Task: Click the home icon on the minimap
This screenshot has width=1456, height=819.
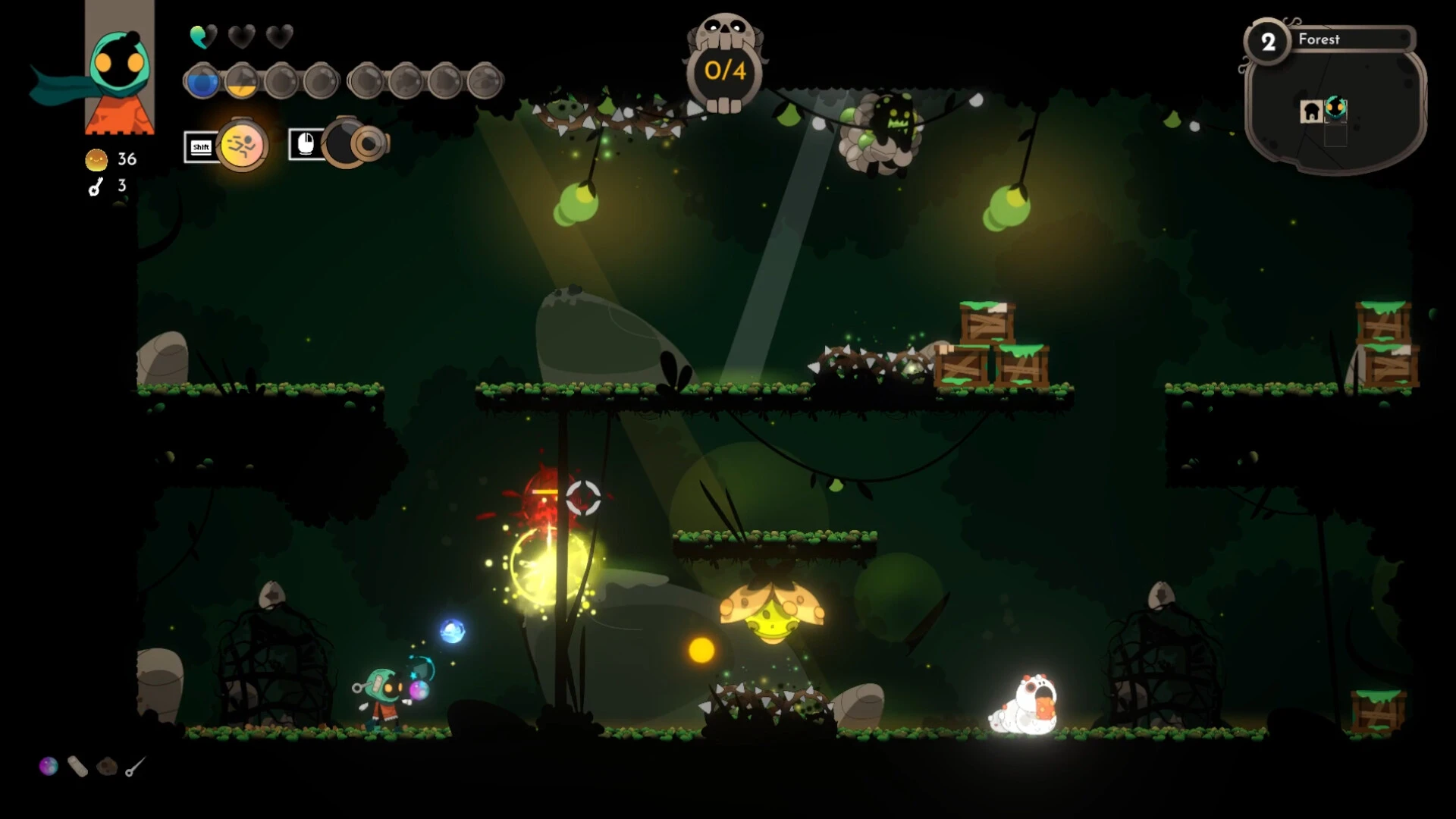Action: [x=1311, y=111]
